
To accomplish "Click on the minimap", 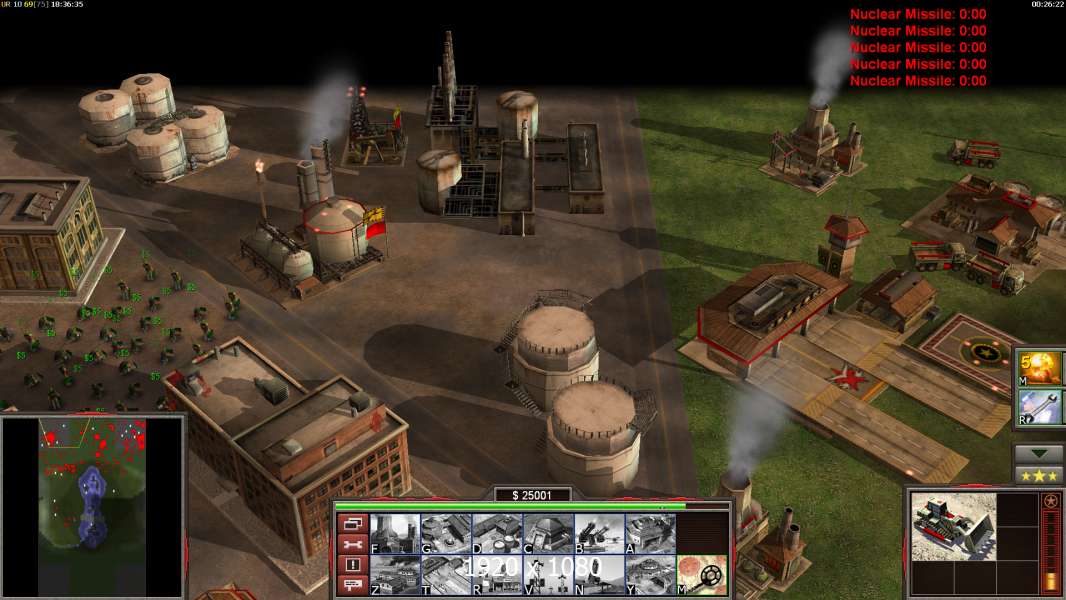I will (x=93, y=507).
